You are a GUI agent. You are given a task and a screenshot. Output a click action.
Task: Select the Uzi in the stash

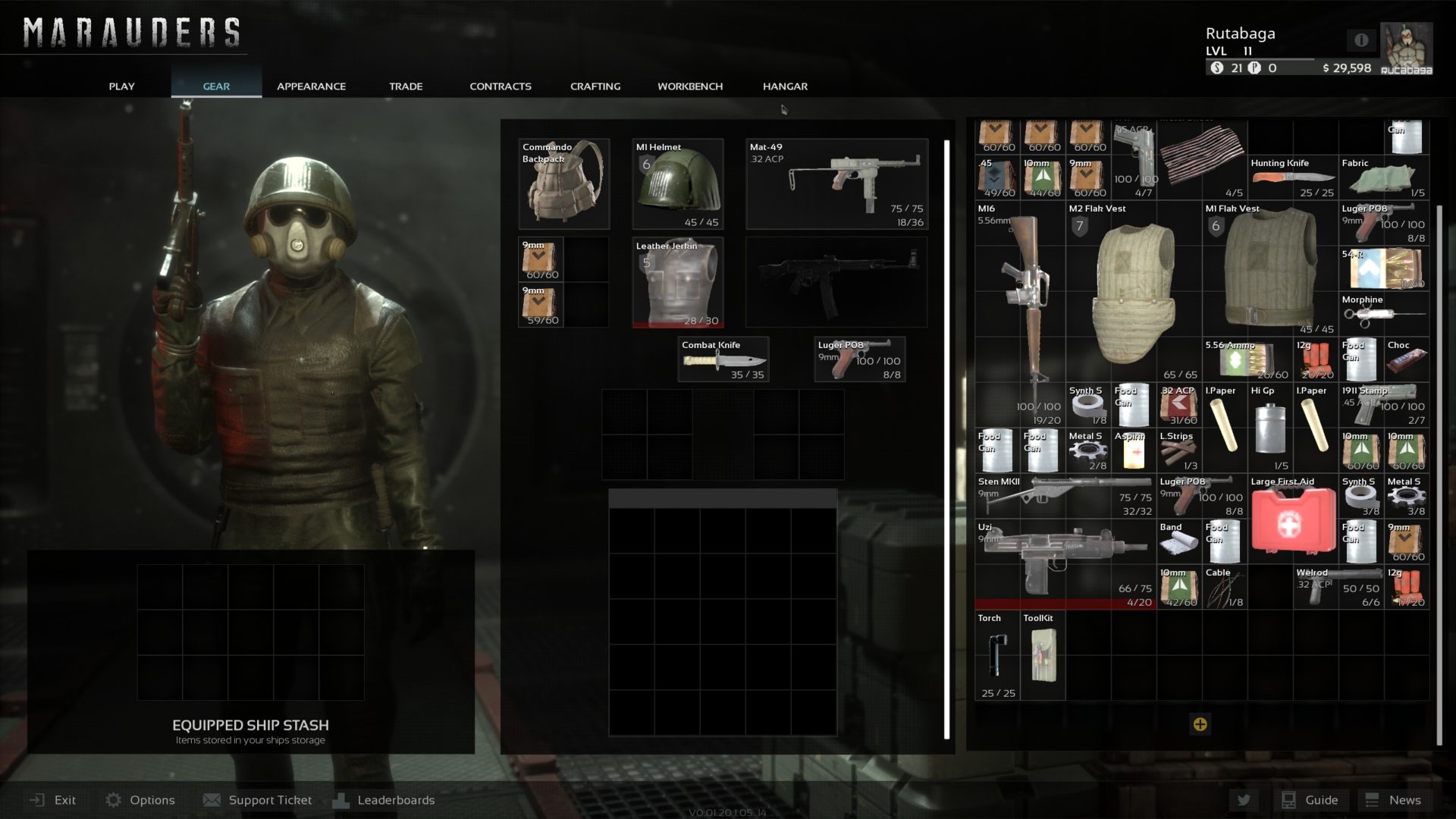[1065, 564]
